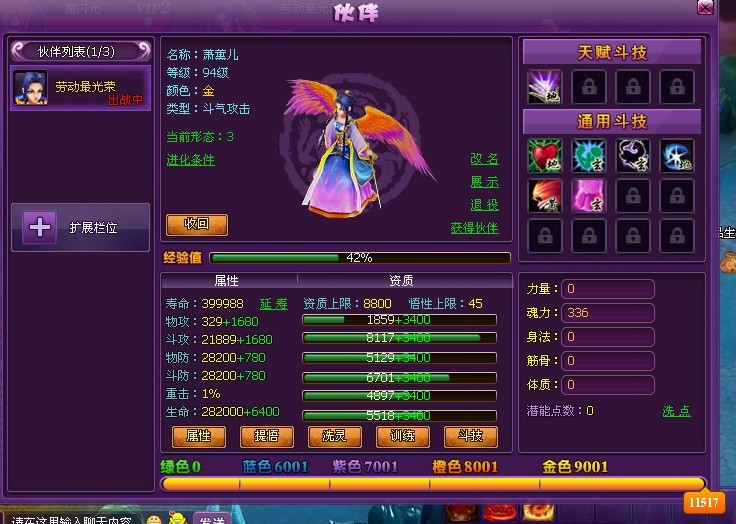Show off the companion via 展示
736x524 pixels.
coord(484,182)
